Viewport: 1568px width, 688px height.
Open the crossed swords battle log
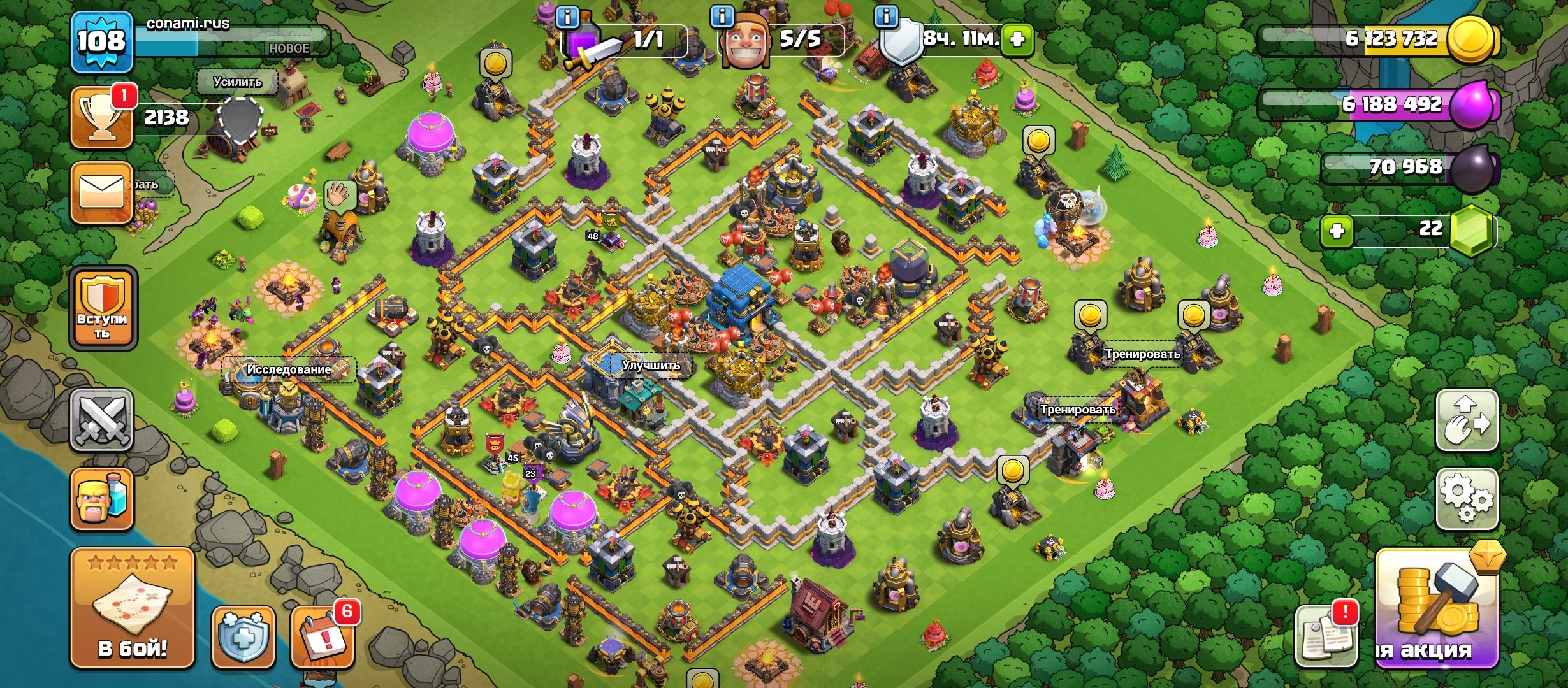[102, 420]
